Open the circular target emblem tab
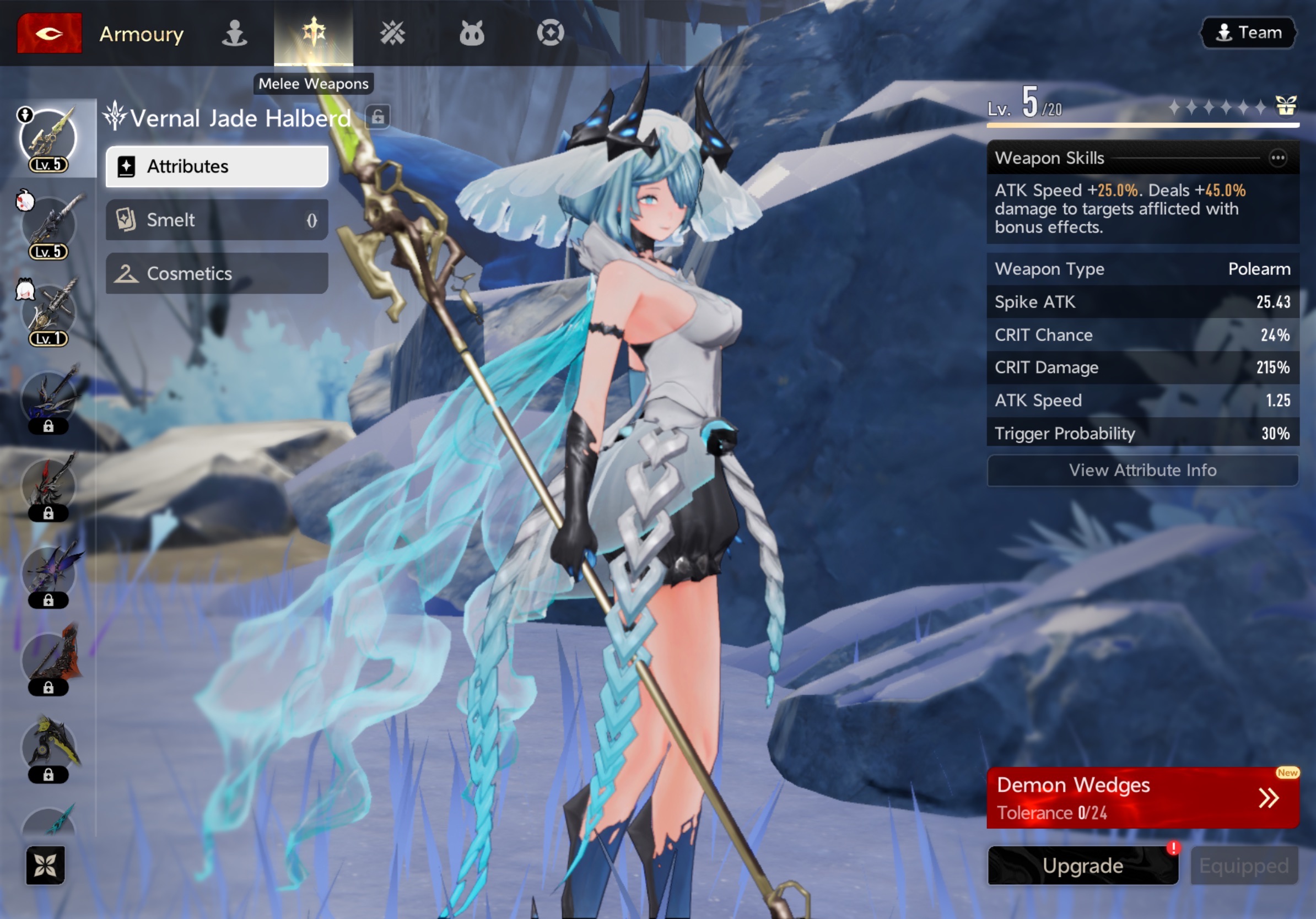The height and width of the screenshot is (919, 1316). coord(550,33)
